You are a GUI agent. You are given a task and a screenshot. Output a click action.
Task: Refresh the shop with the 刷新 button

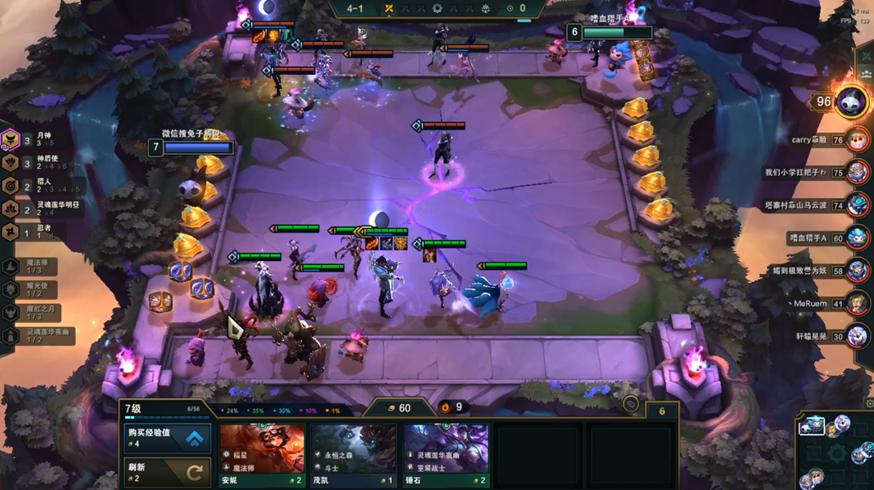click(167, 470)
